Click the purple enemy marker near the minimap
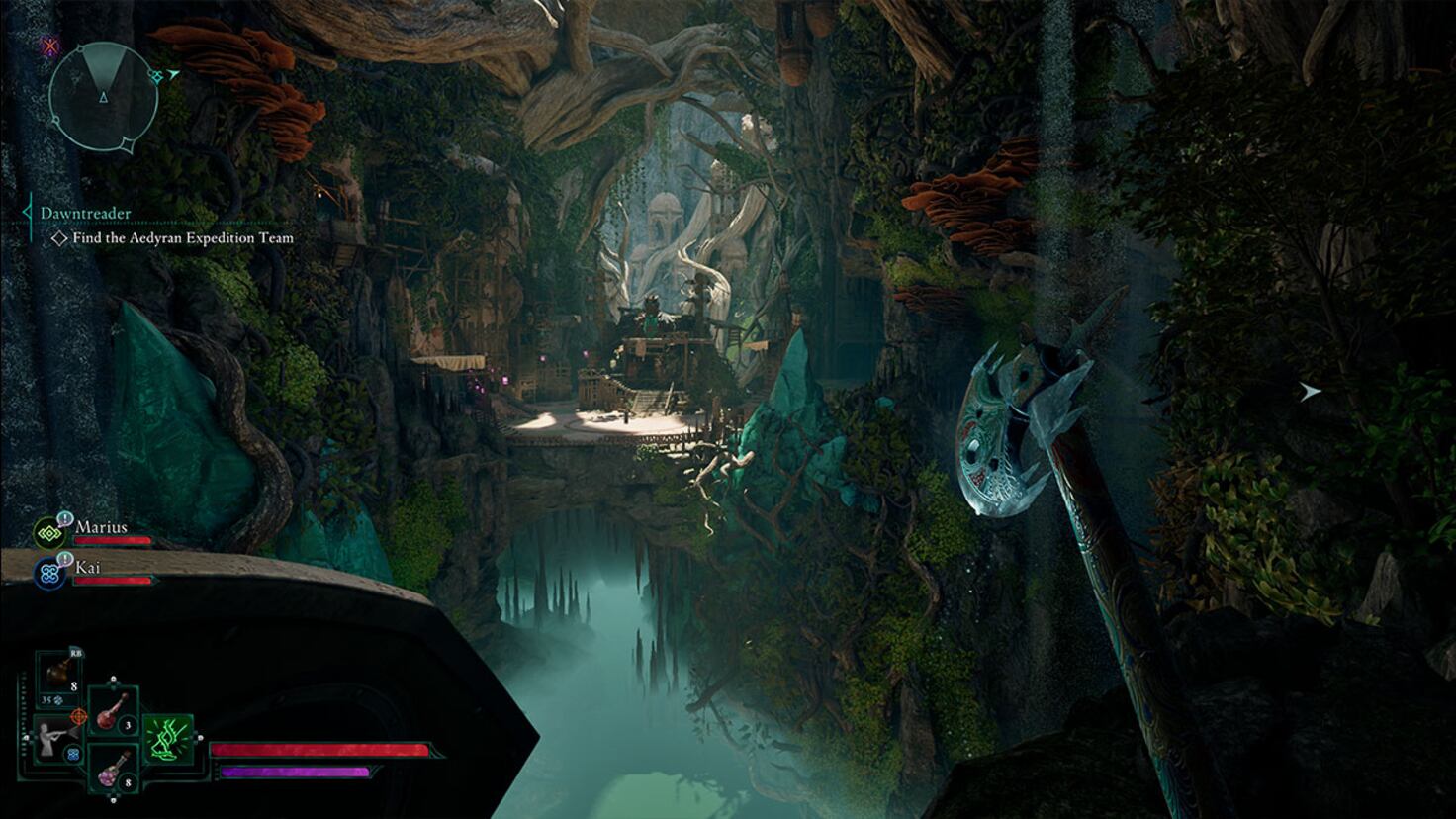This screenshot has height=819, width=1456. point(50,47)
